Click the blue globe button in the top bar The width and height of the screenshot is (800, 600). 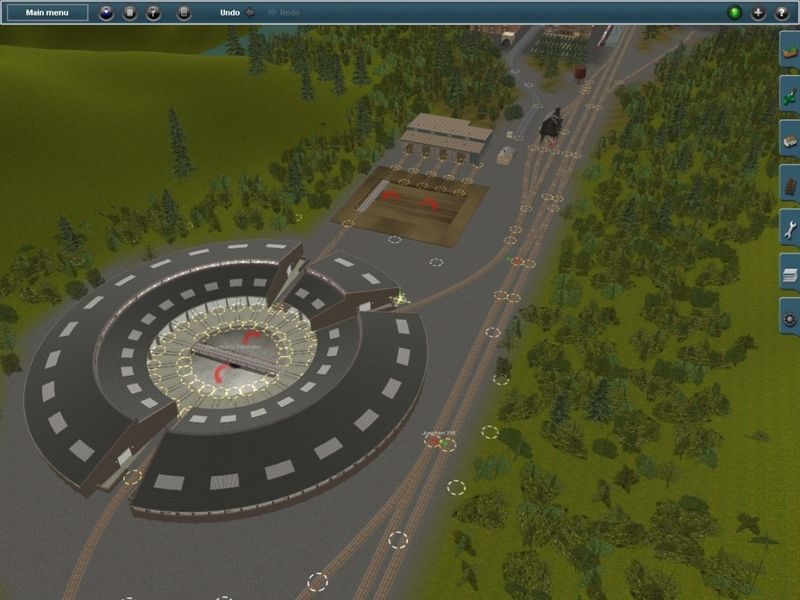point(107,13)
